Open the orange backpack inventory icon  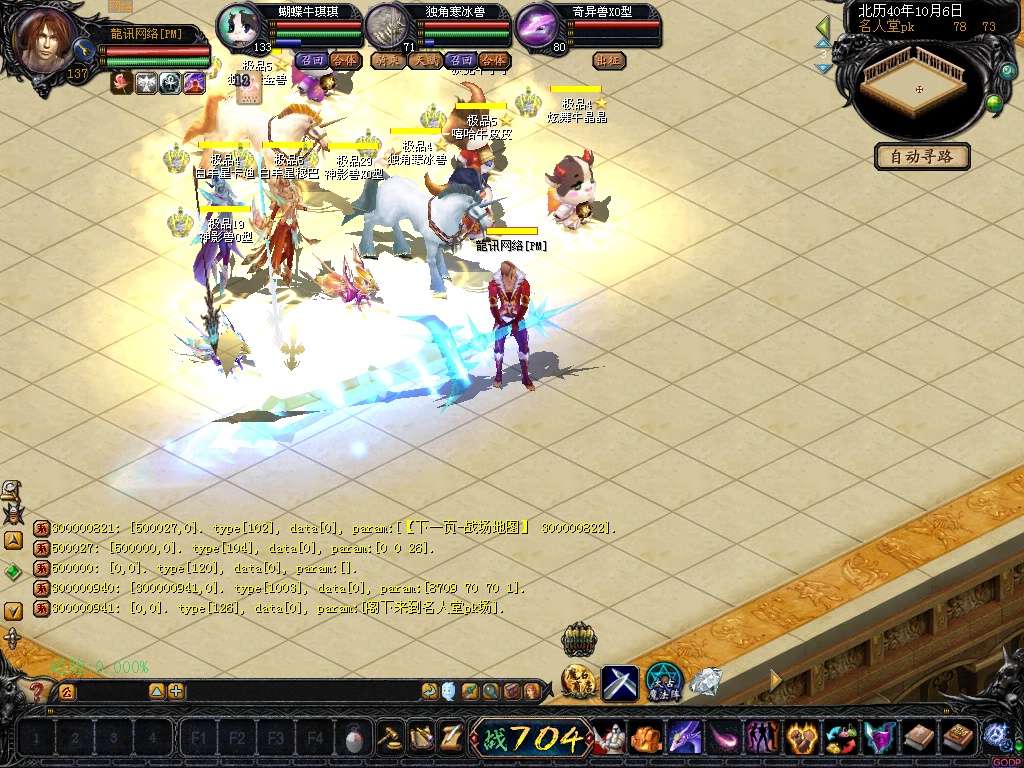click(647, 739)
